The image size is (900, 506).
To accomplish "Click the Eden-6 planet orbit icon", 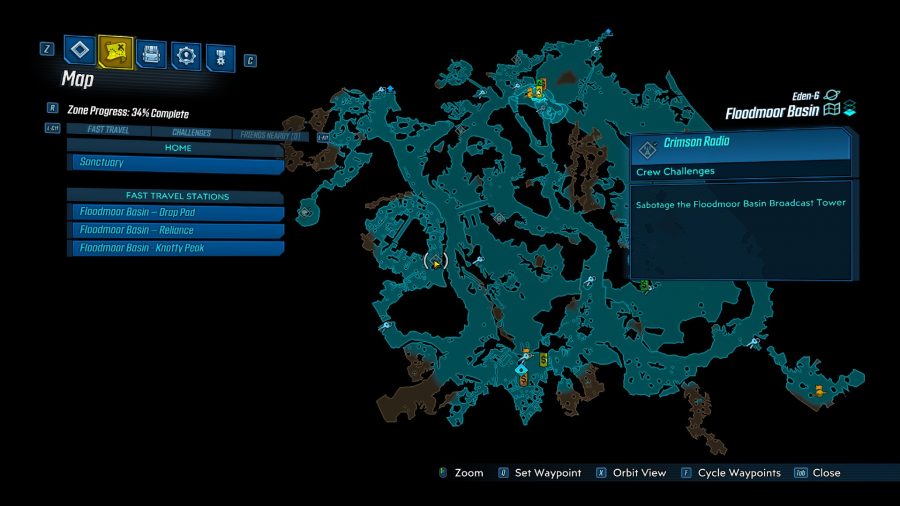I will pos(831,93).
